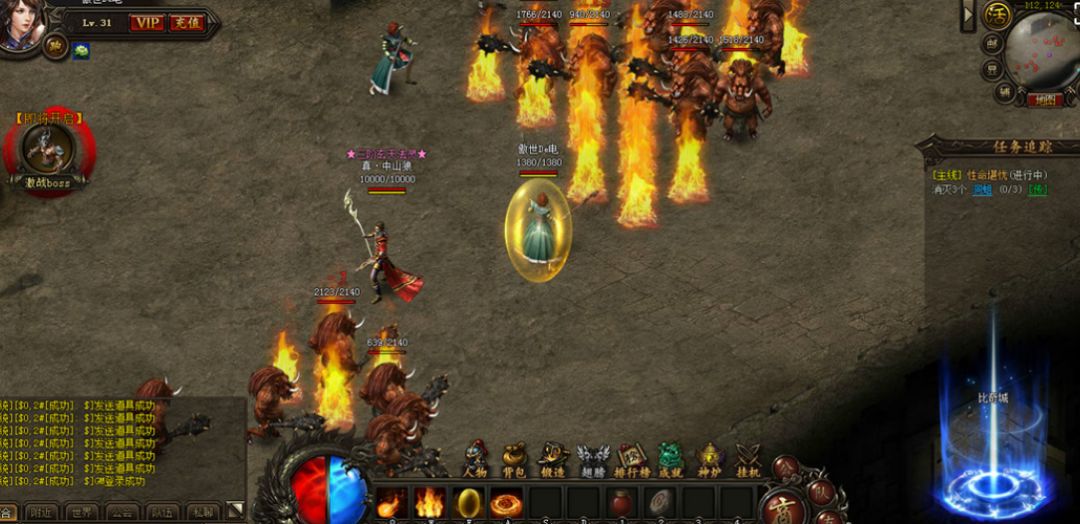Image resolution: width=1080 pixels, height=524 pixels.
Task: Switch to the 世界 chat tab
Action: tap(82, 513)
